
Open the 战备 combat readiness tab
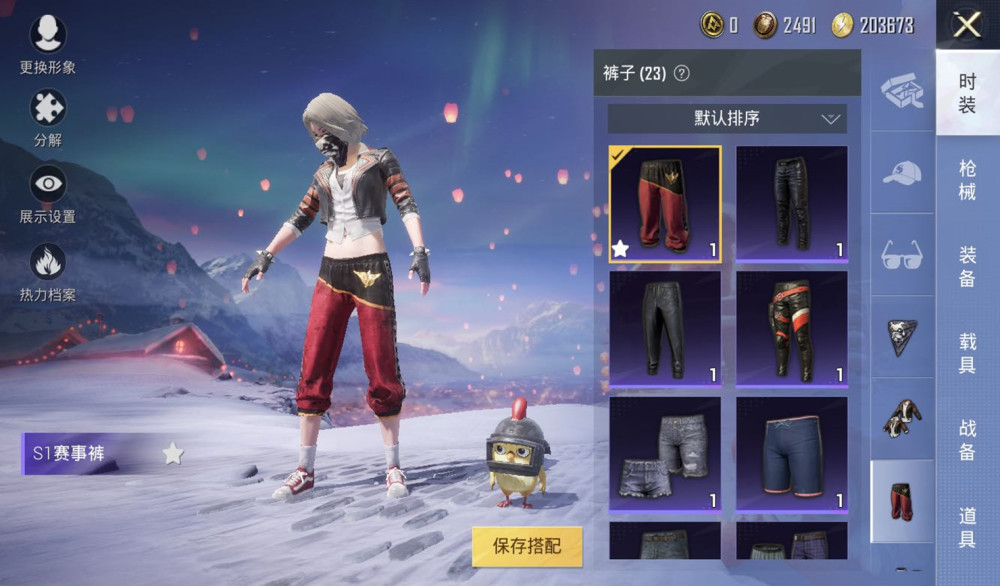coord(967,440)
